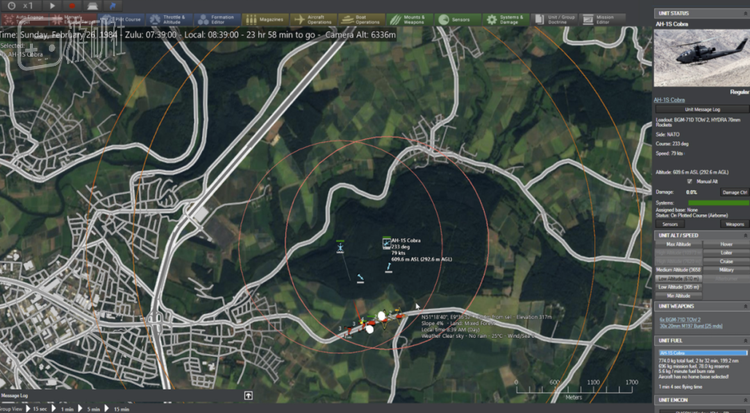Select Low Altitude (305 m)
750x413 pixels.
pos(678,287)
